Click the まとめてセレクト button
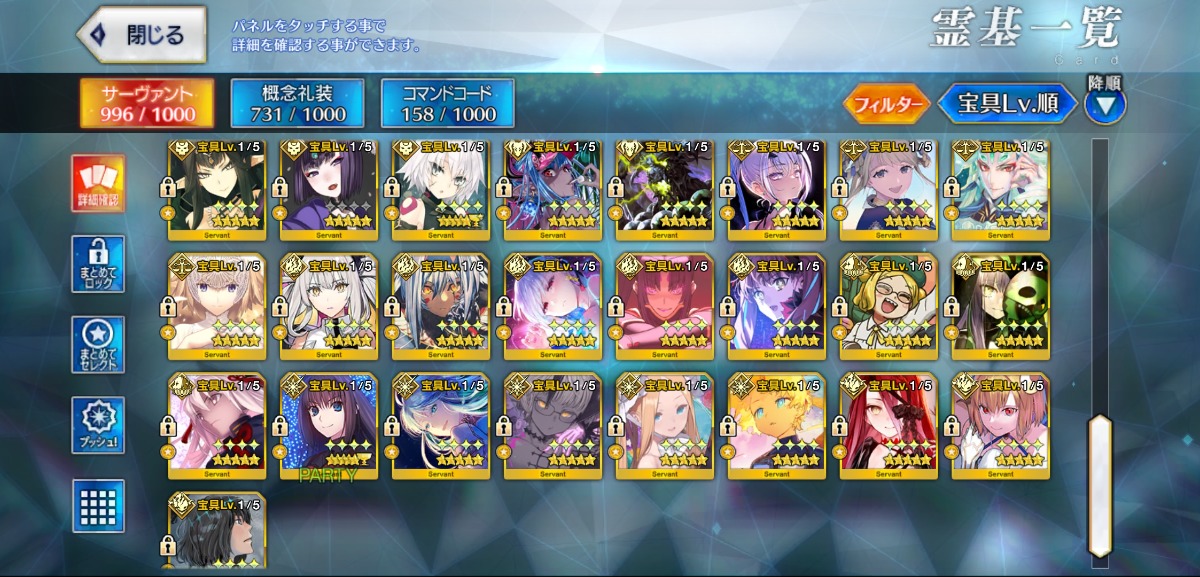 tap(98, 346)
